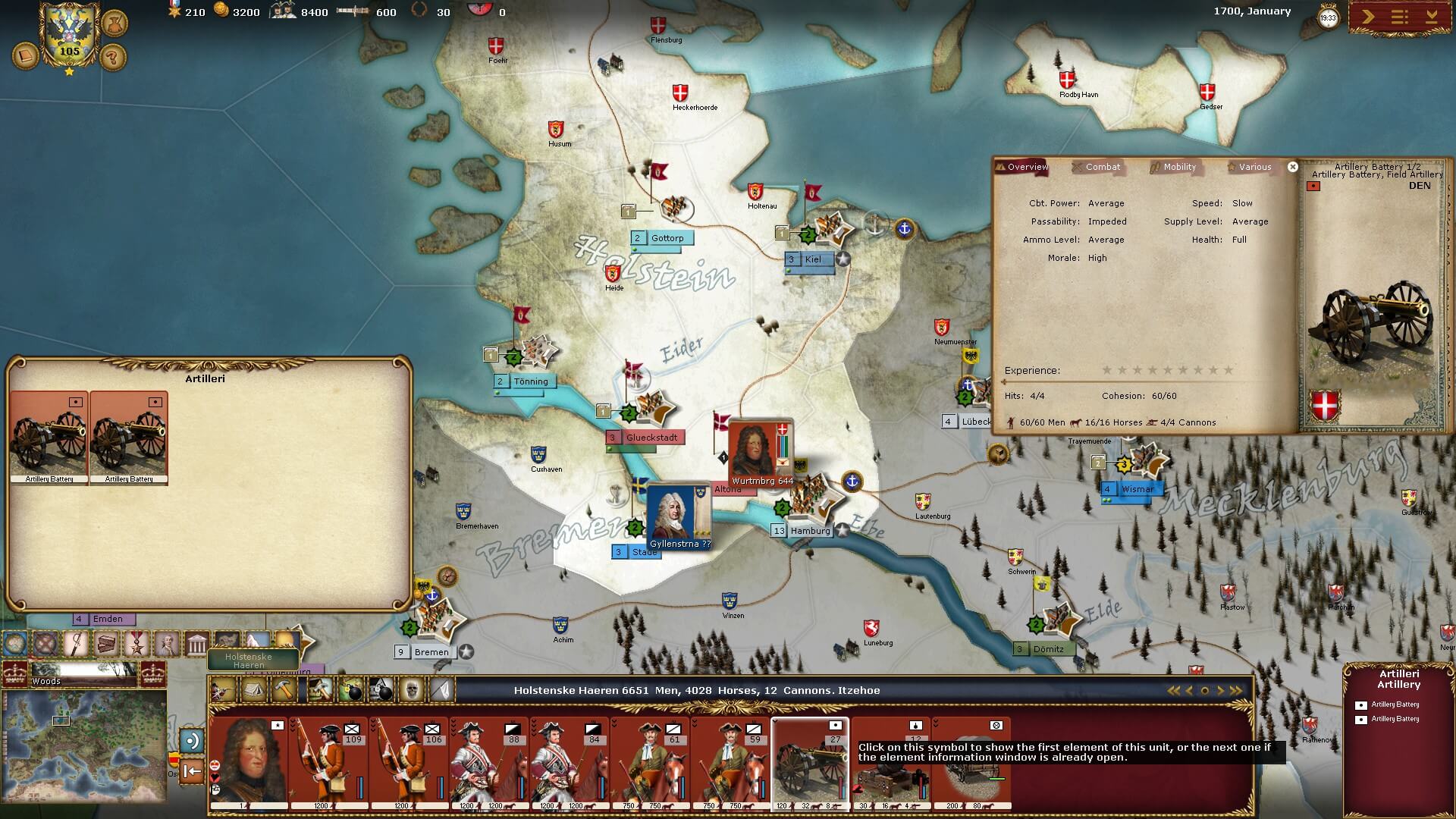Close the unit information panel
Viewport: 1456px width, 819px height.
click(1293, 167)
